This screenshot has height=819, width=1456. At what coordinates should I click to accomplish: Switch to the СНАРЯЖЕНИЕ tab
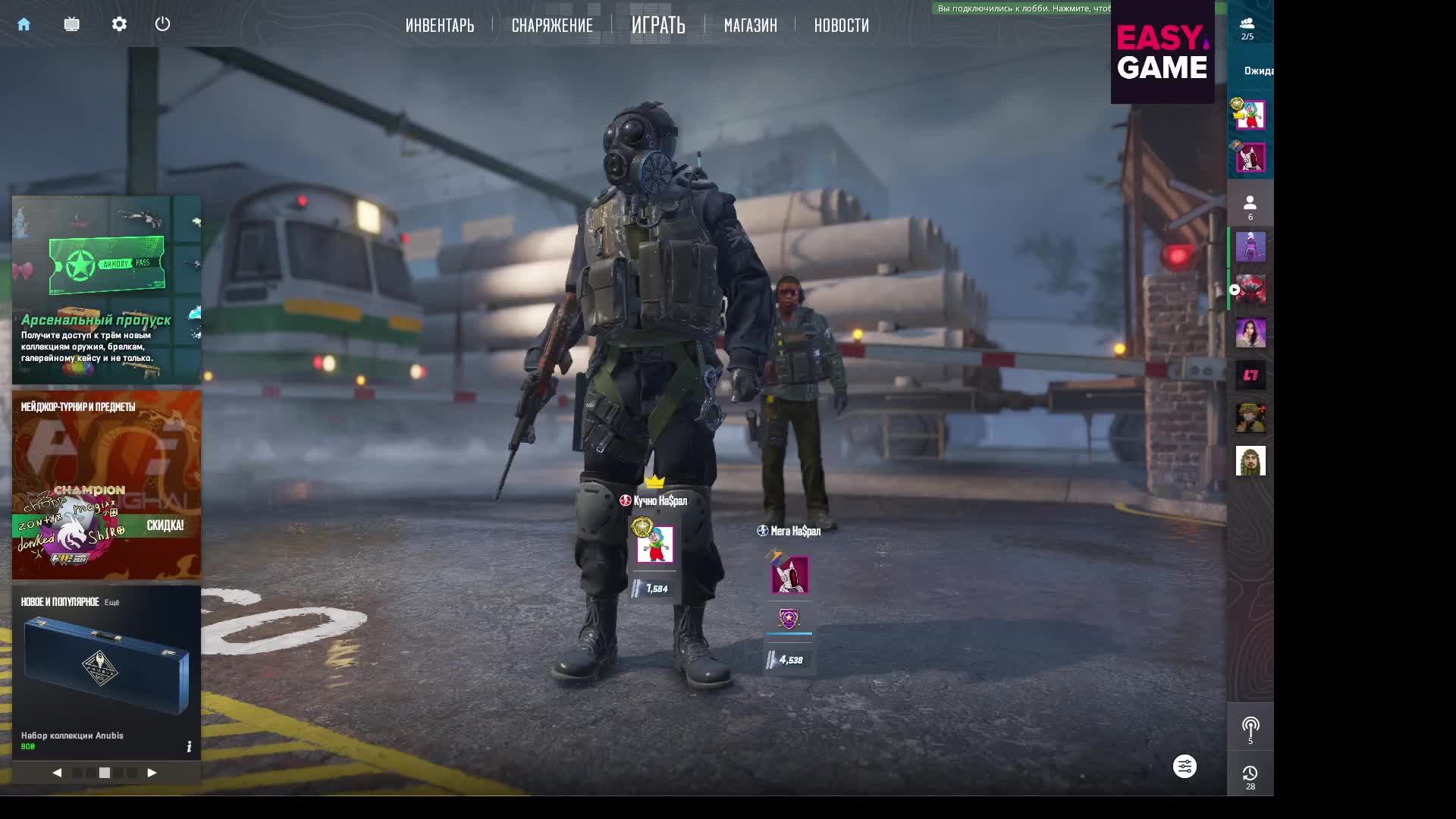click(x=552, y=26)
